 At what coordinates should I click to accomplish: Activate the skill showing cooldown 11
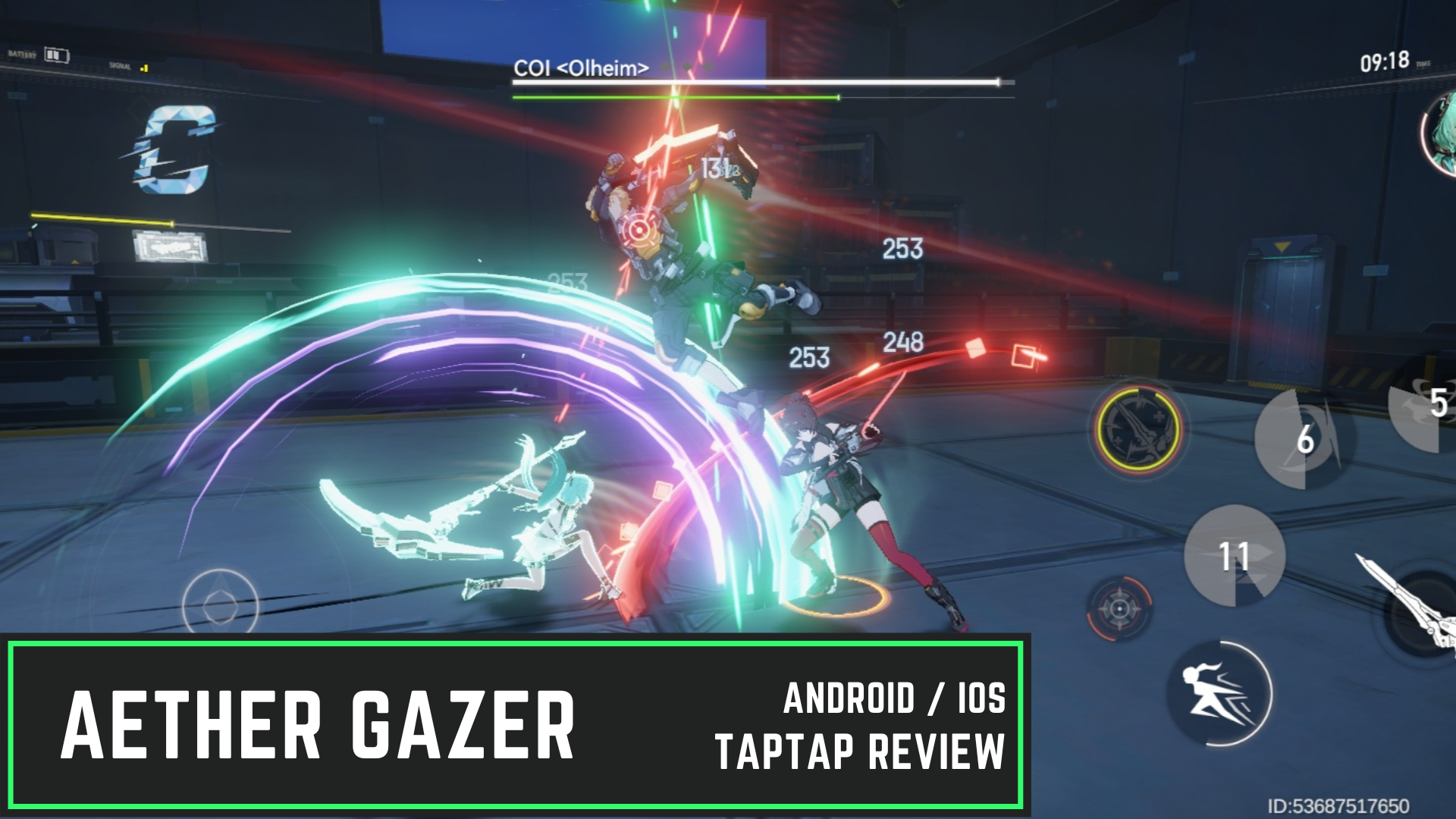(1234, 555)
